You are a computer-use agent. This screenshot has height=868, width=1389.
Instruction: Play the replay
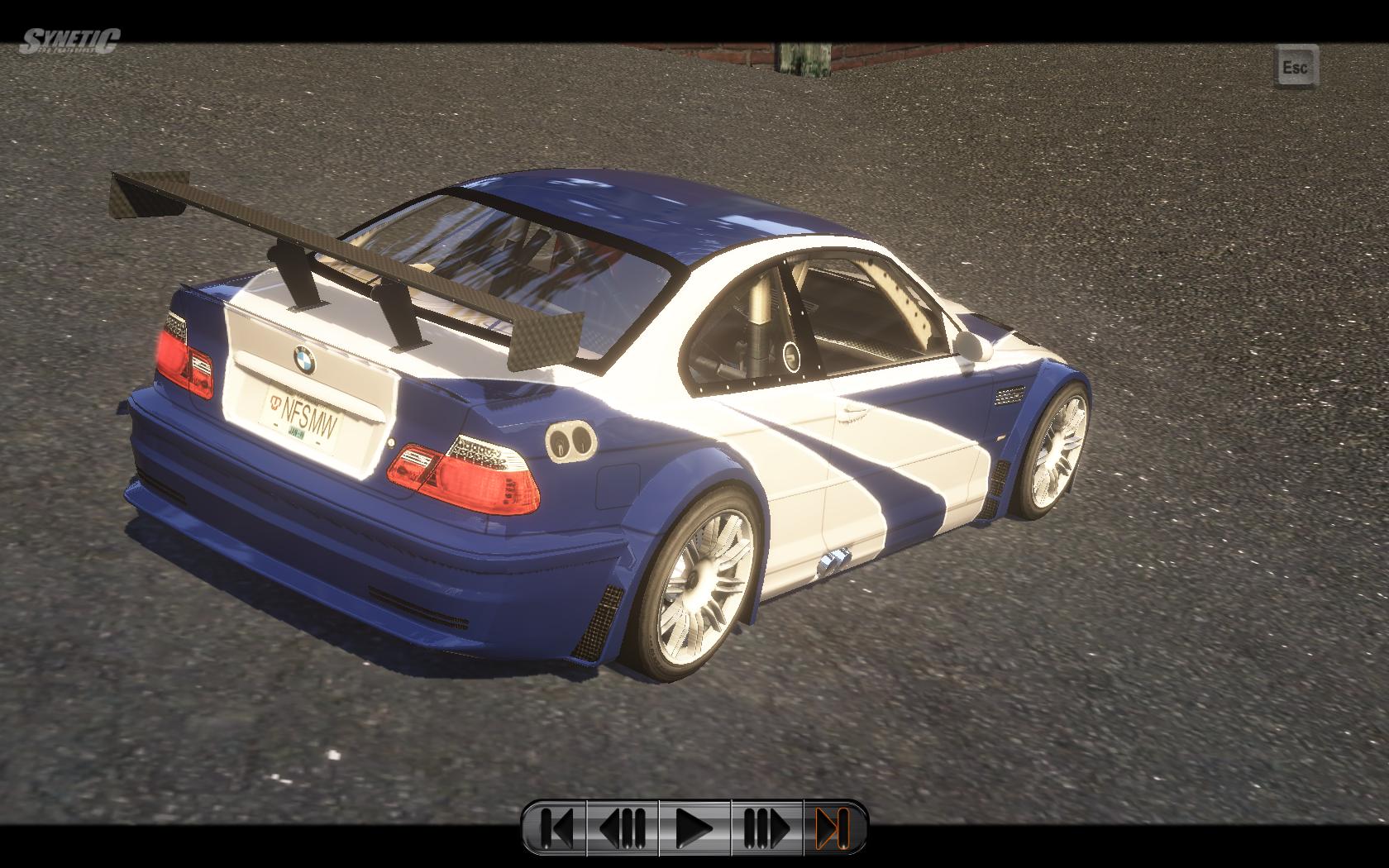(x=694, y=827)
